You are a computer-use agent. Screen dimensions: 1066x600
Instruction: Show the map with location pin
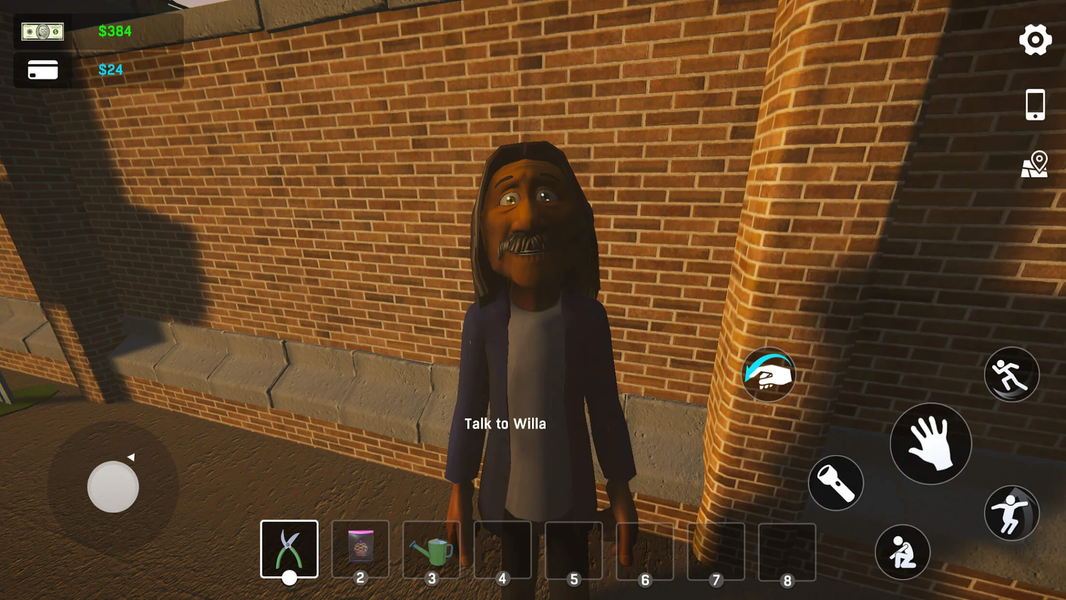pos(1035,165)
